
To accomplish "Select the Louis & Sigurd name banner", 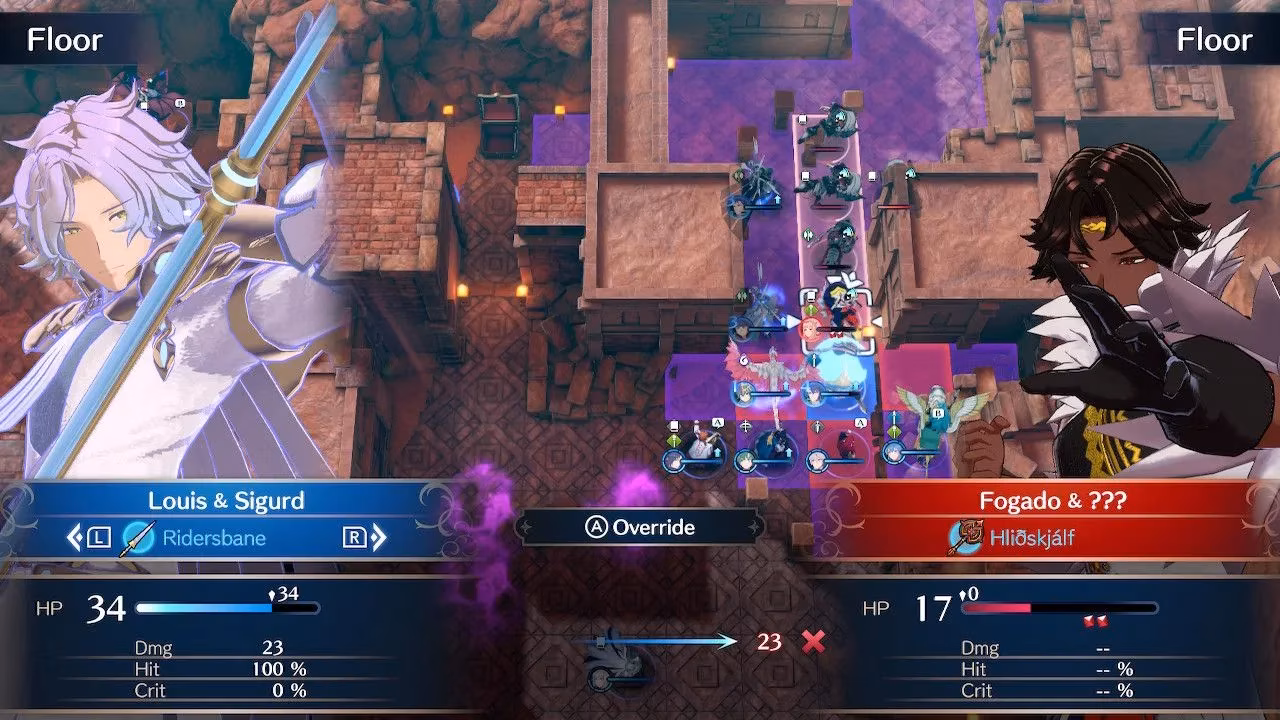I will 226,501.
